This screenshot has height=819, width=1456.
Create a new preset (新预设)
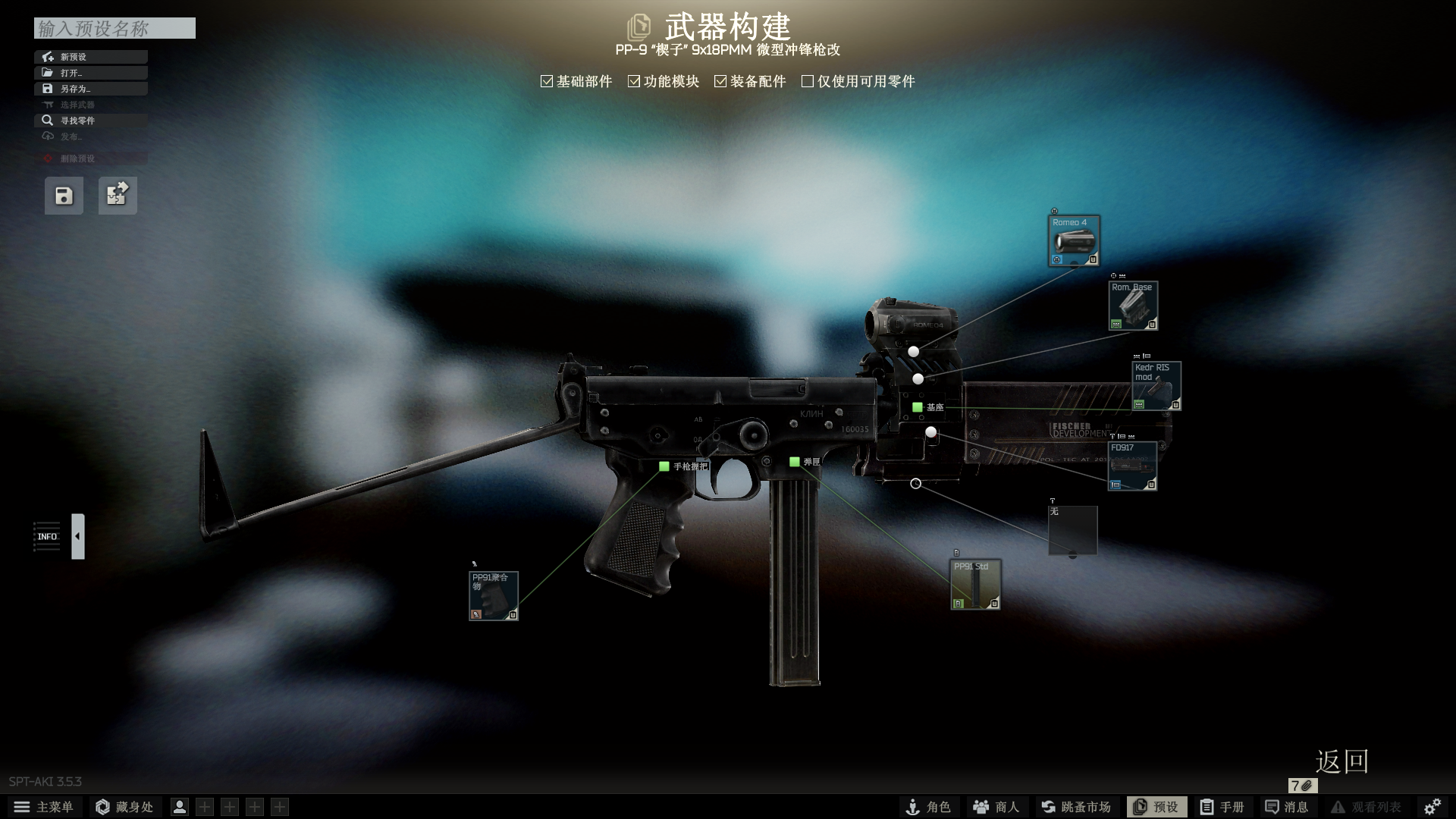click(90, 57)
